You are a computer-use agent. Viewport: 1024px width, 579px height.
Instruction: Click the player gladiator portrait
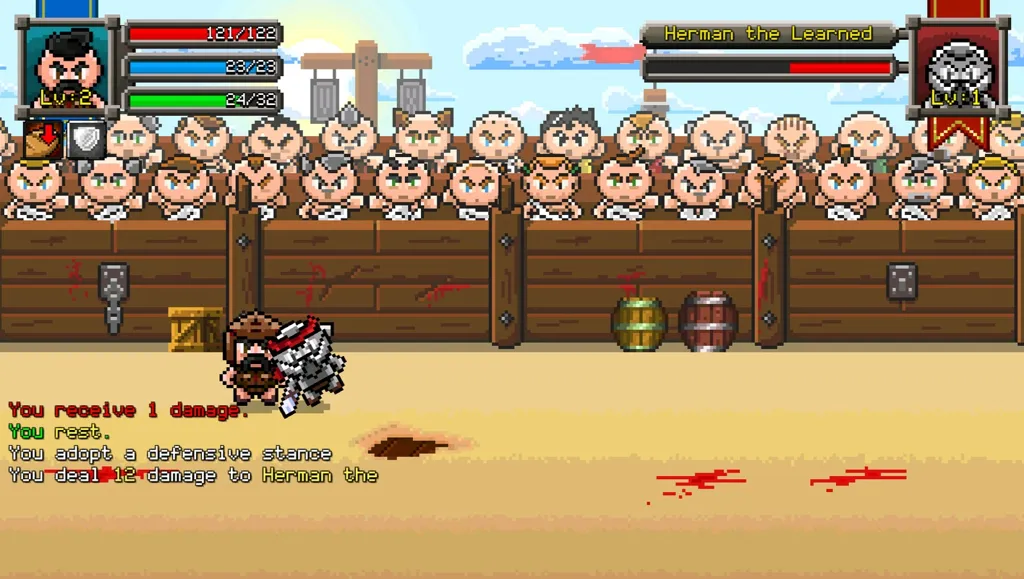tap(69, 68)
